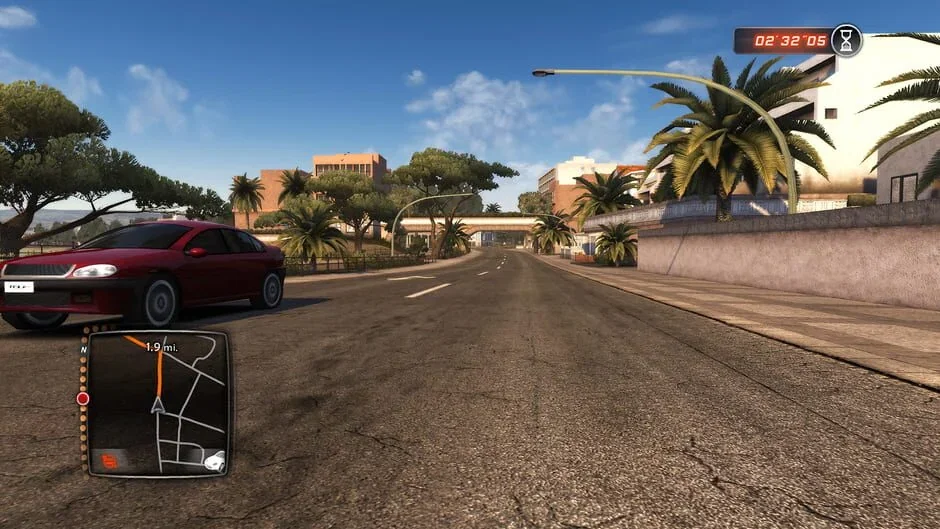
Task: Click the hourglass icon beside the timer
Action: [x=846, y=40]
